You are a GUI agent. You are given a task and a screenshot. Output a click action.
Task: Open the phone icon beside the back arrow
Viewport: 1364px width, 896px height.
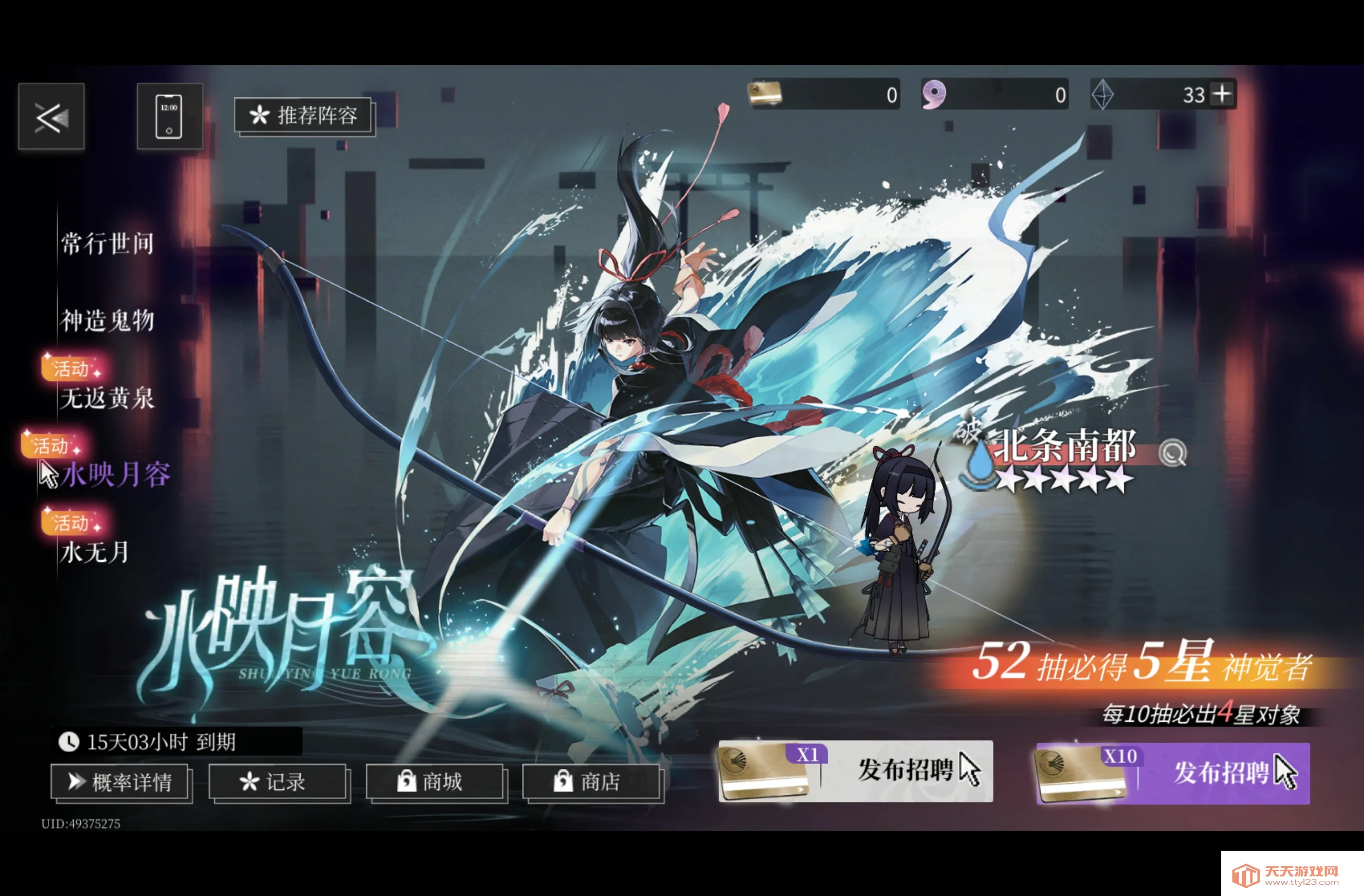(x=170, y=116)
